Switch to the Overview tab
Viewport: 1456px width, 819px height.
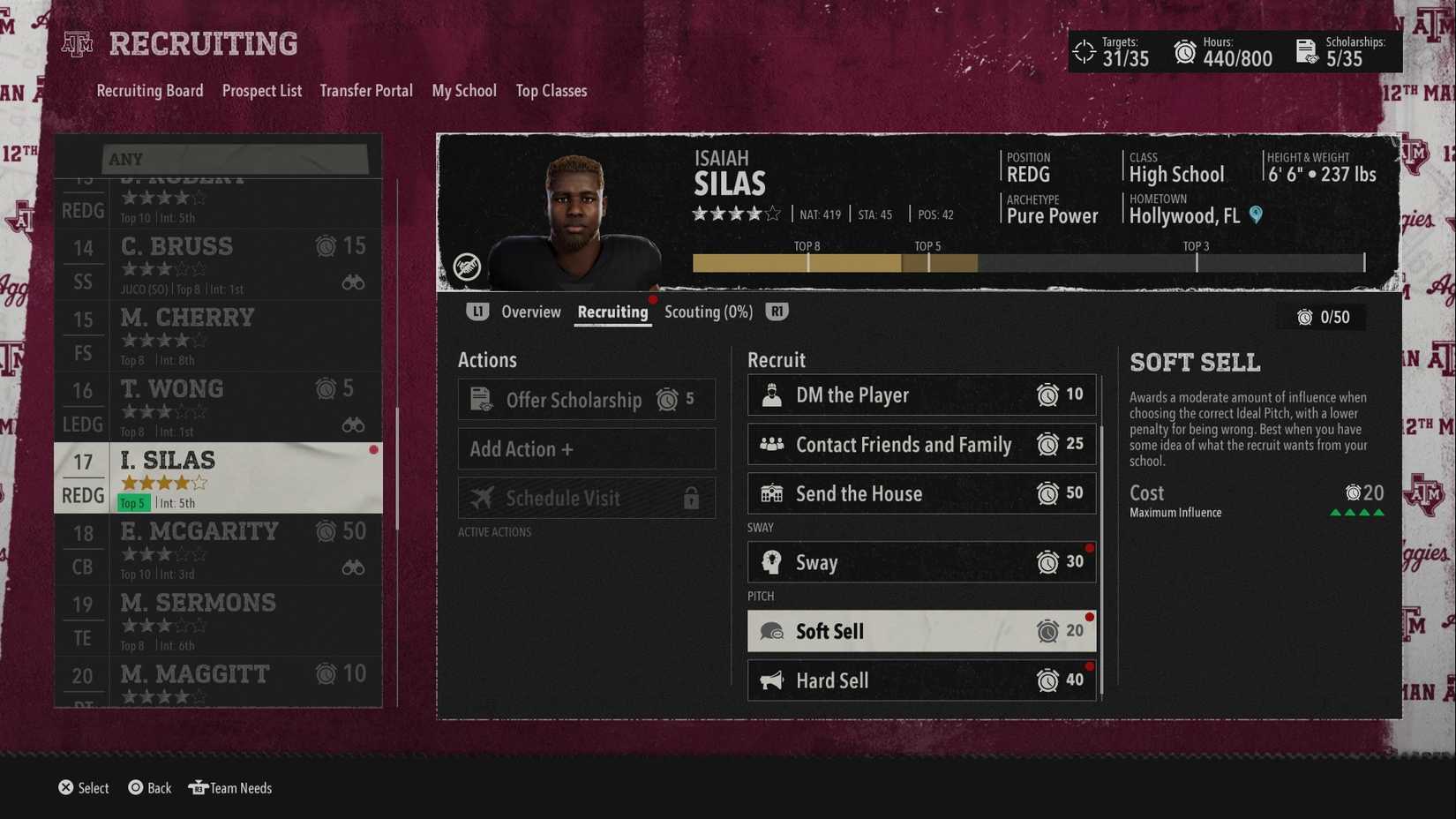pos(530,312)
